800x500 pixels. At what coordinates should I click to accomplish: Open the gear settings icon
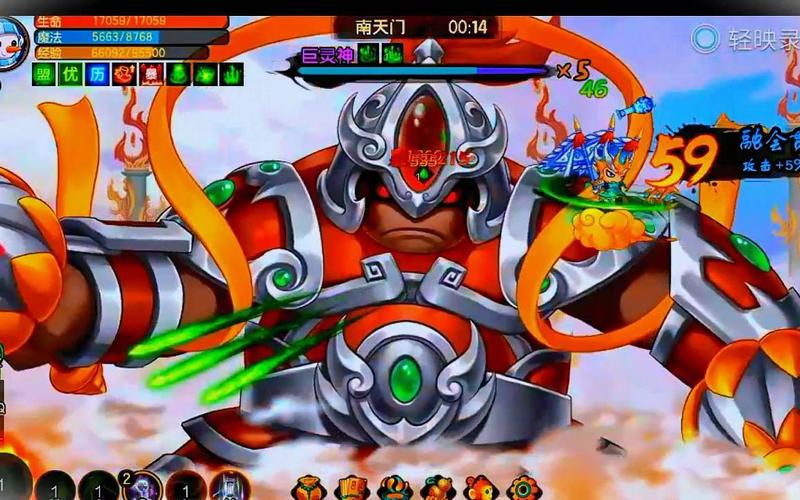[x=521, y=488]
